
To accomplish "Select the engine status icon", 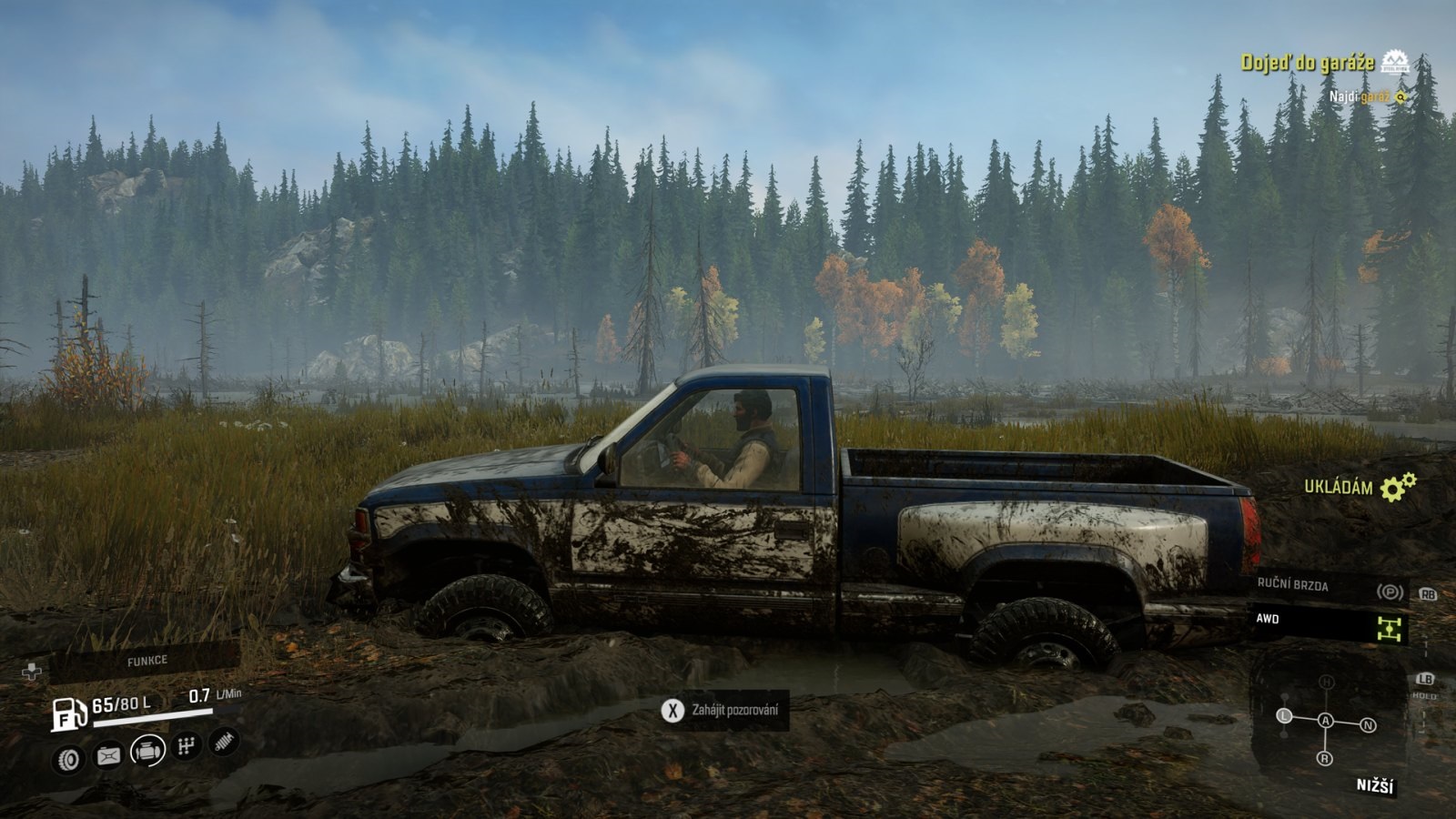I will [147, 751].
